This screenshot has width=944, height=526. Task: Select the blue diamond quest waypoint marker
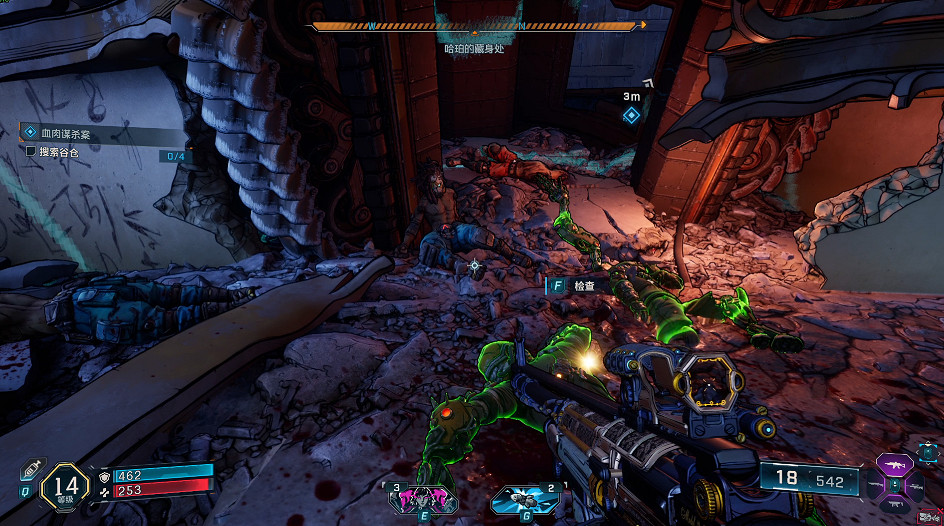(631, 116)
